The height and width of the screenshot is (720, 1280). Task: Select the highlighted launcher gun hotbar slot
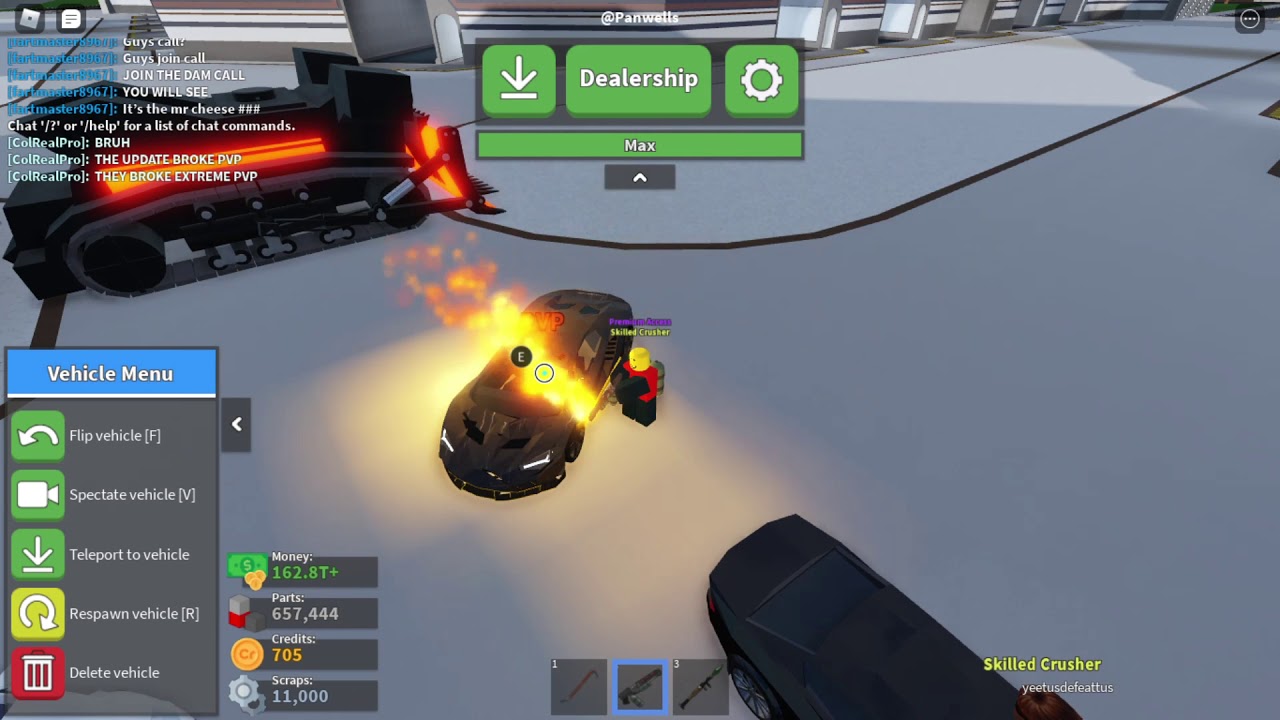[x=640, y=687]
